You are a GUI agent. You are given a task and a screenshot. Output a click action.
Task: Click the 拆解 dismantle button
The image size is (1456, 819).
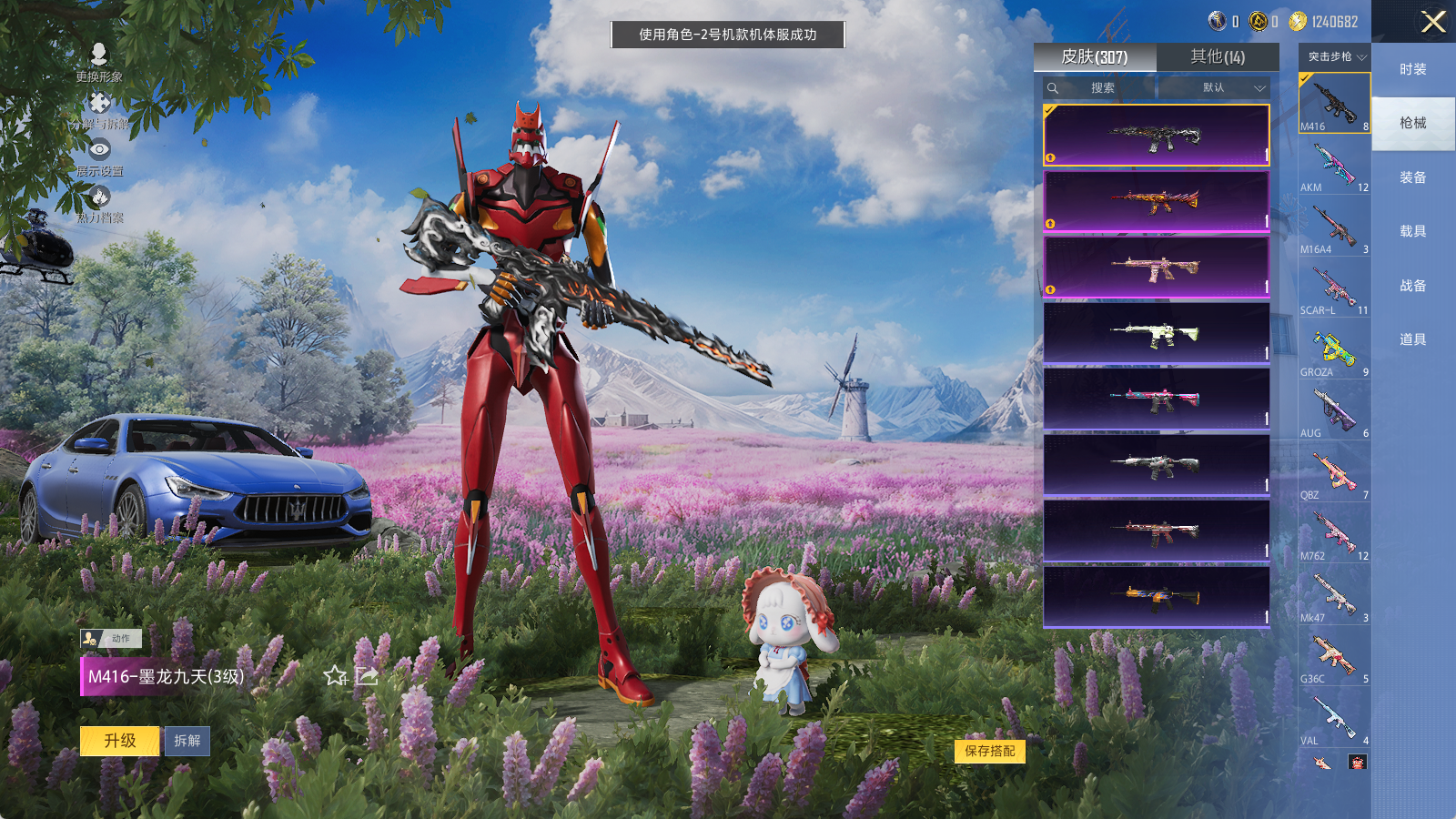(187, 741)
